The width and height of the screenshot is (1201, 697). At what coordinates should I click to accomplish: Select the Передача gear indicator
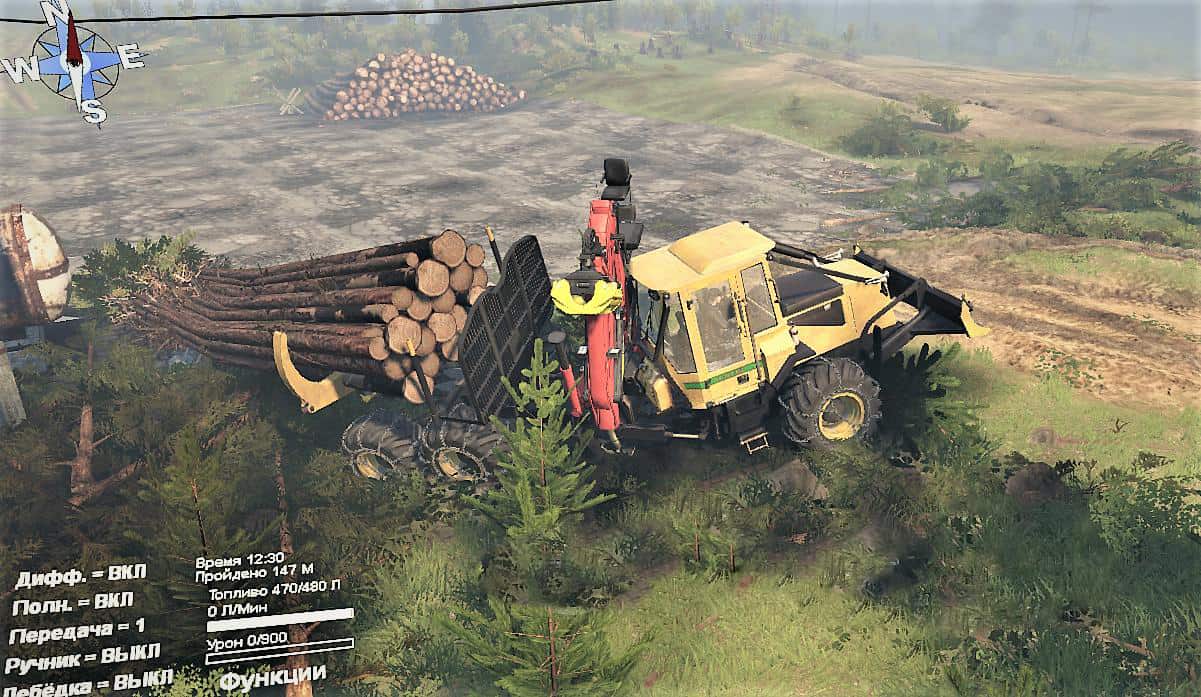[77, 630]
